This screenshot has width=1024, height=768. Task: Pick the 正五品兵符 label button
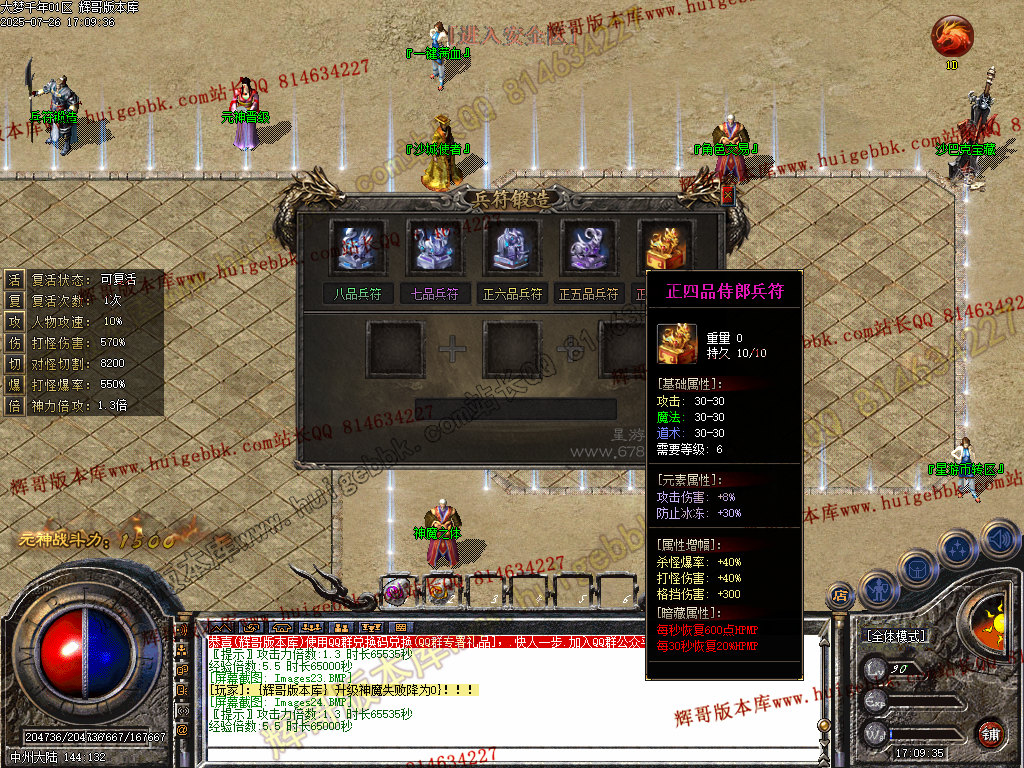(x=590, y=294)
